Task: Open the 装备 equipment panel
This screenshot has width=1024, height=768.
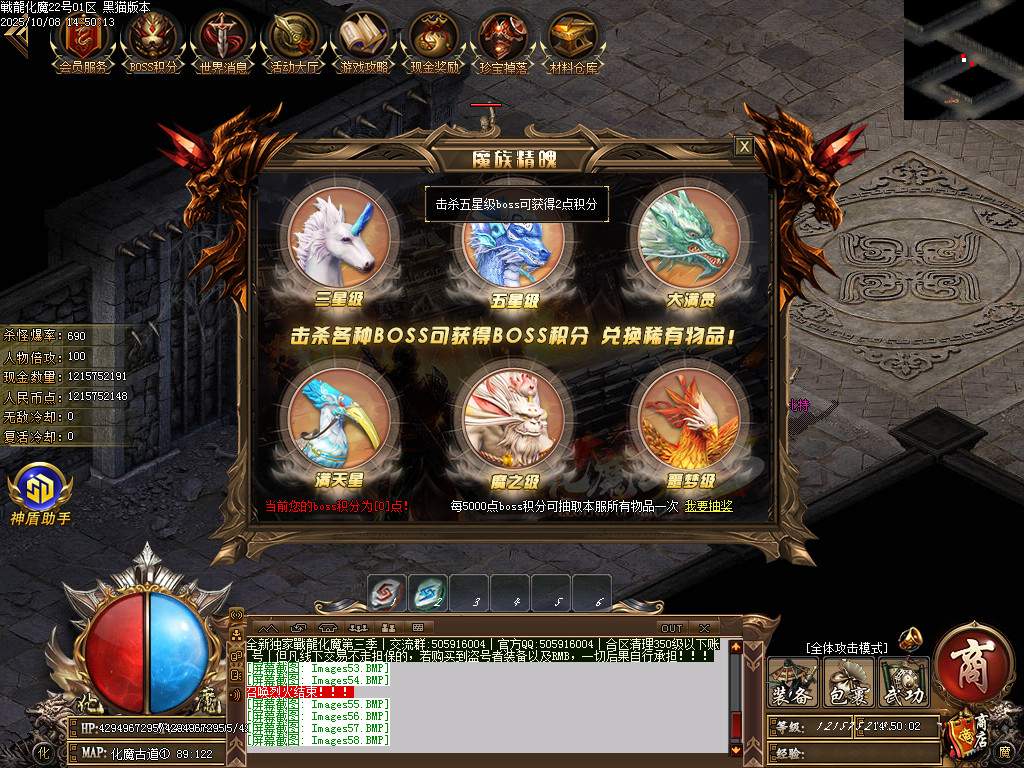Action: (x=793, y=683)
